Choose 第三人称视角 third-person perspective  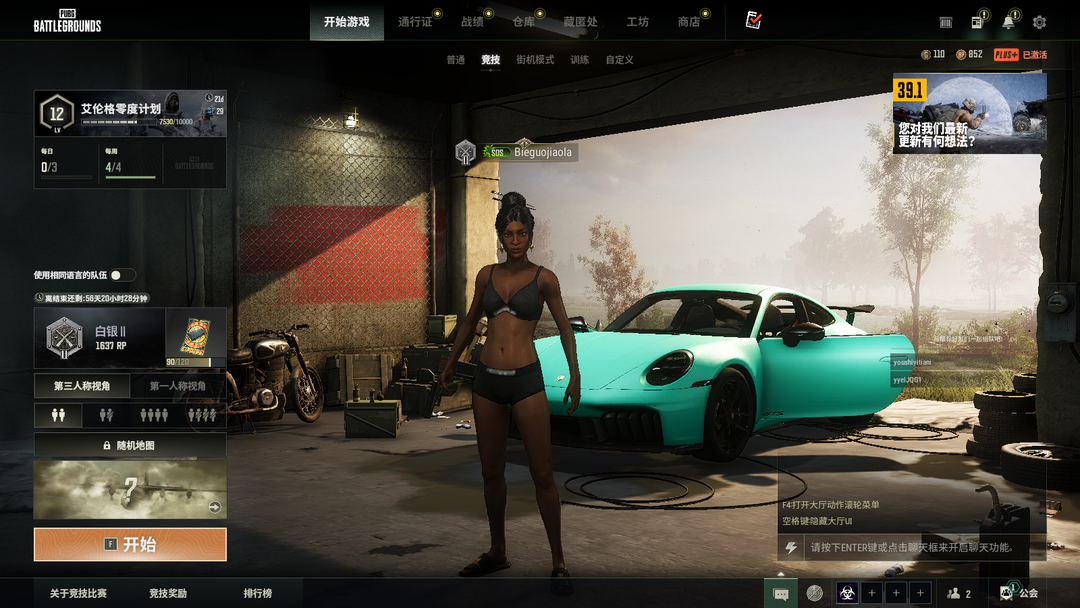pos(82,386)
